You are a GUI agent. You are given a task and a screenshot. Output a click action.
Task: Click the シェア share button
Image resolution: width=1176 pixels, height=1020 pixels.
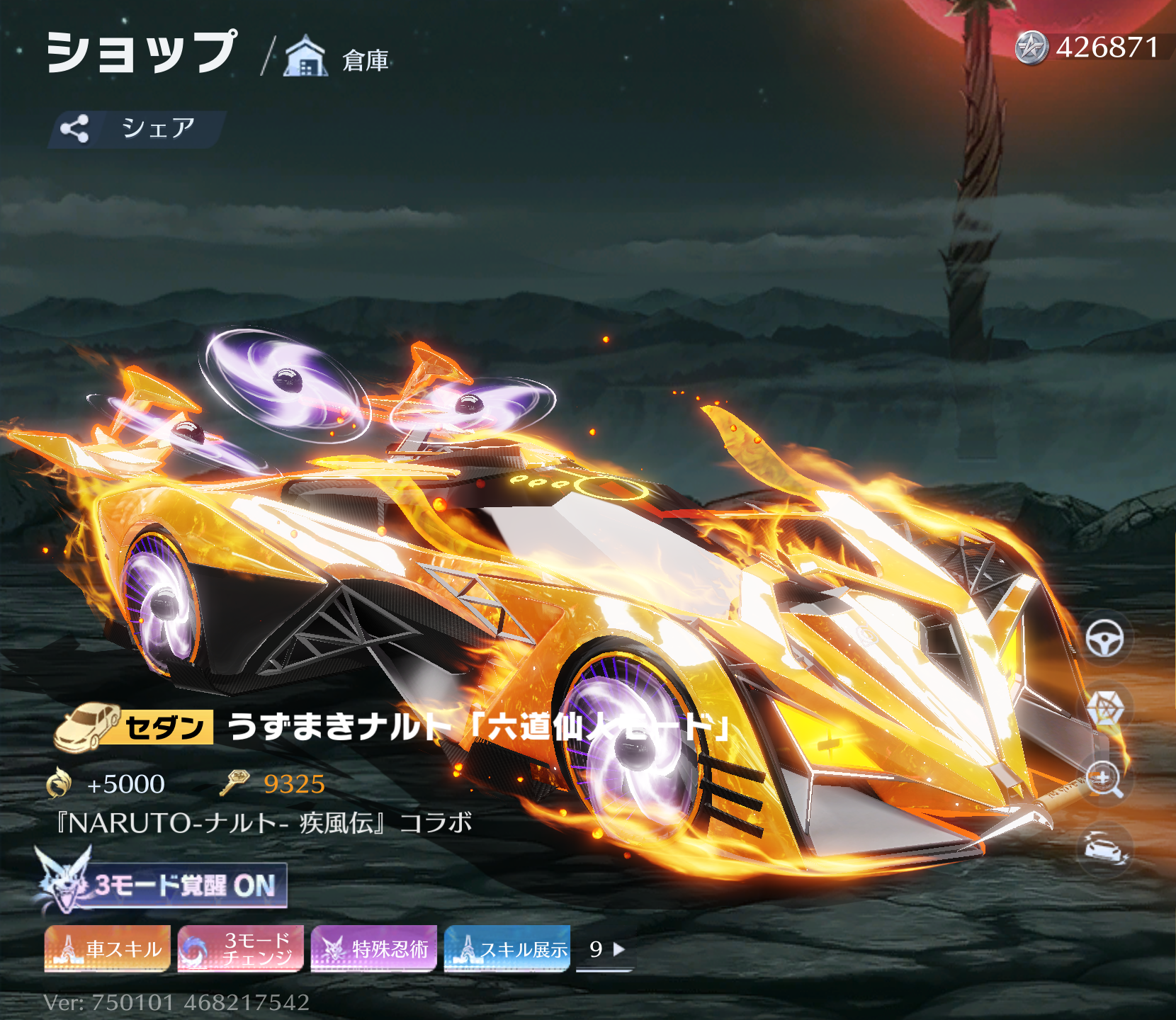(x=136, y=129)
